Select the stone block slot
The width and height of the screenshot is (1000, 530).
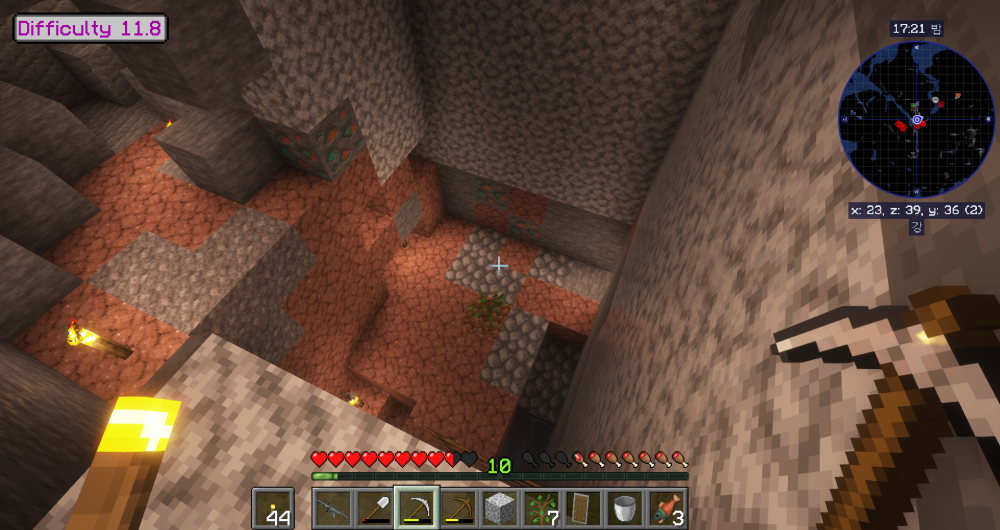coord(500,509)
